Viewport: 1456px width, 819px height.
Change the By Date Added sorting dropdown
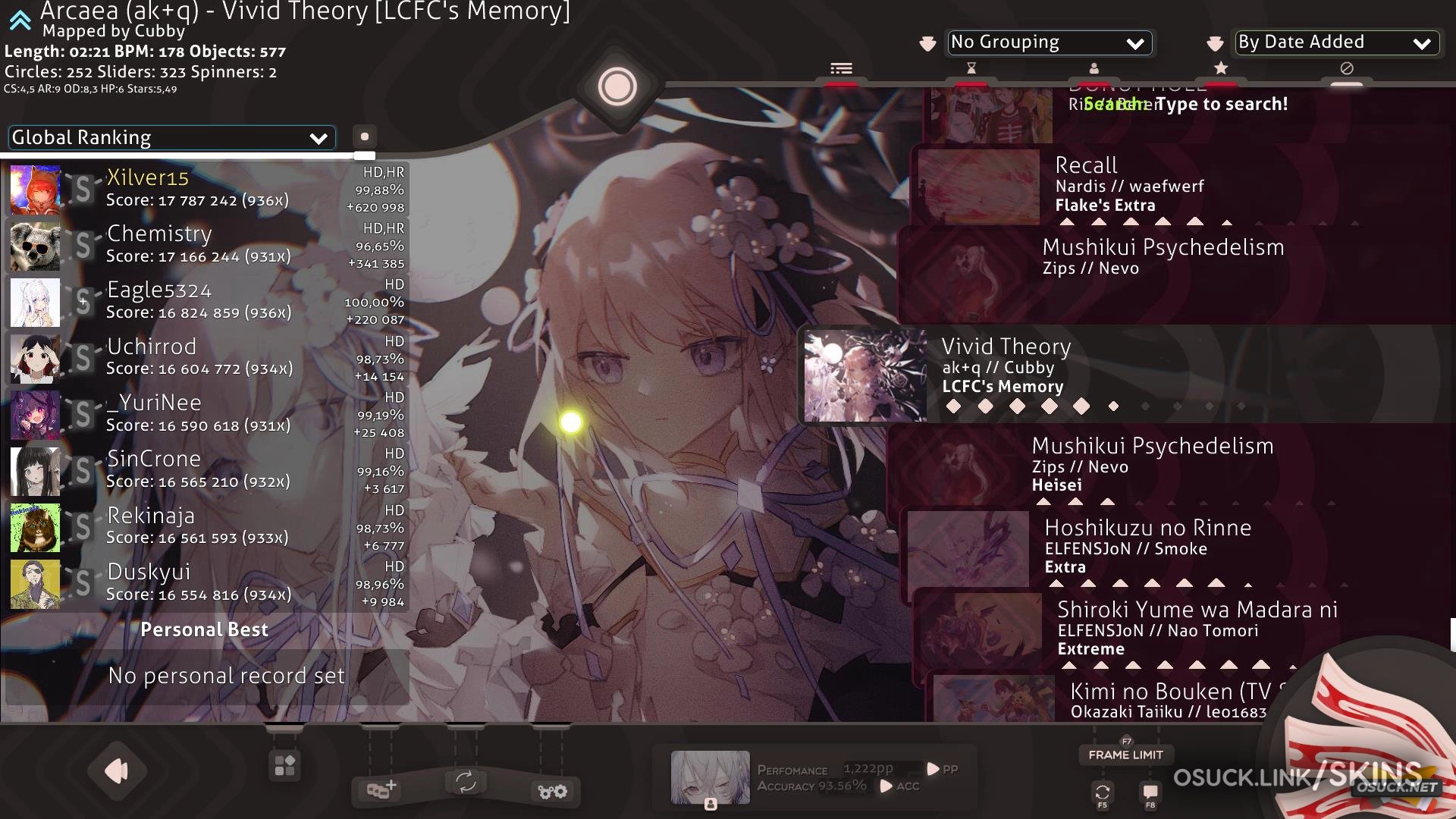point(1336,43)
